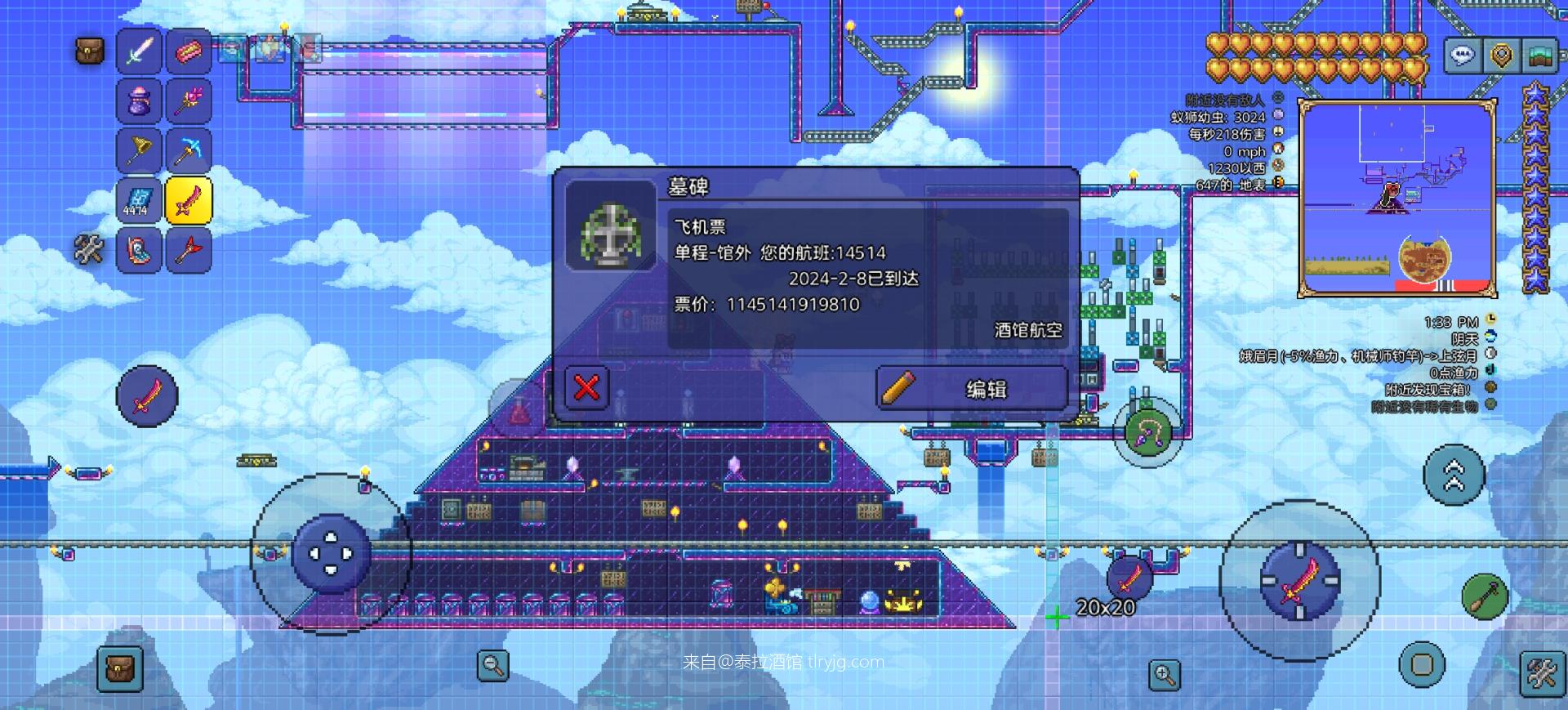Choose the highlighted pink sword slot
Viewport: 1568px width, 710px height.
point(189,200)
